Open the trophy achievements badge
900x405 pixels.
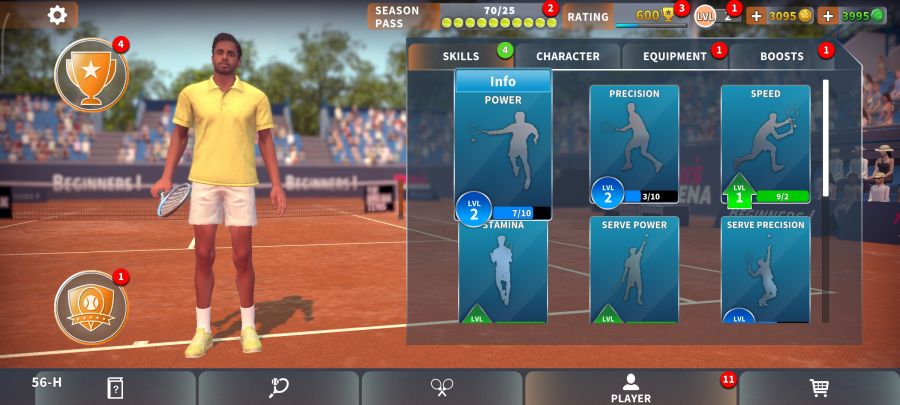pos(91,74)
